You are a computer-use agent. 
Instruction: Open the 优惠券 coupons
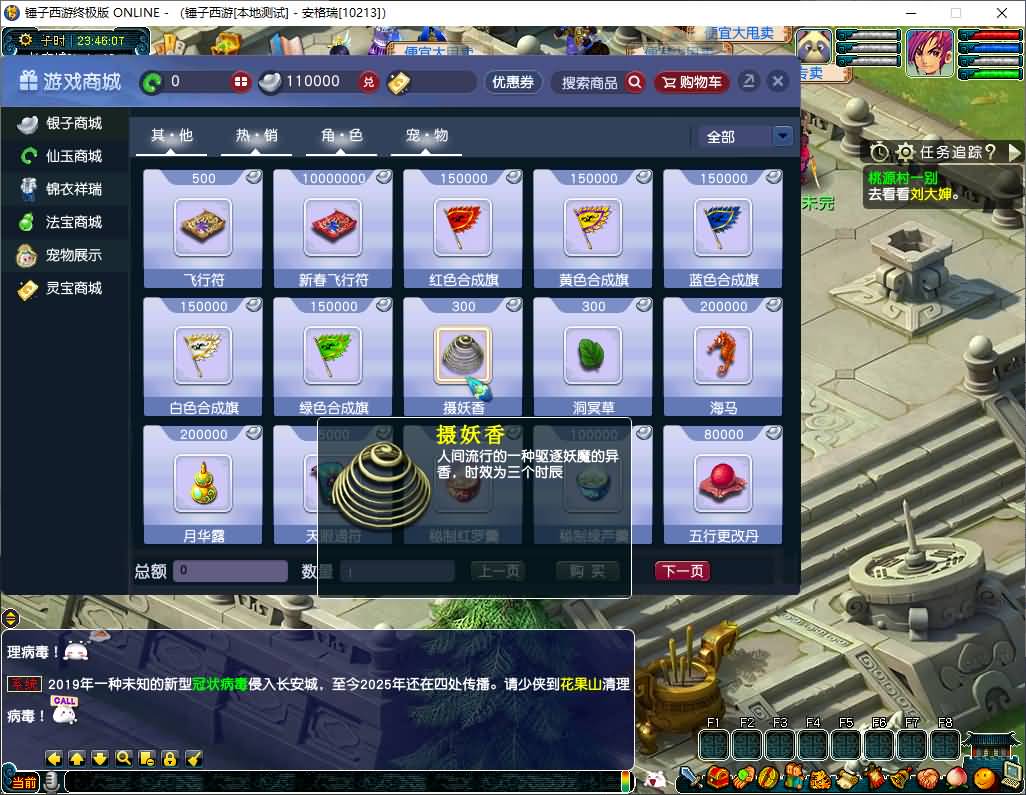click(513, 82)
